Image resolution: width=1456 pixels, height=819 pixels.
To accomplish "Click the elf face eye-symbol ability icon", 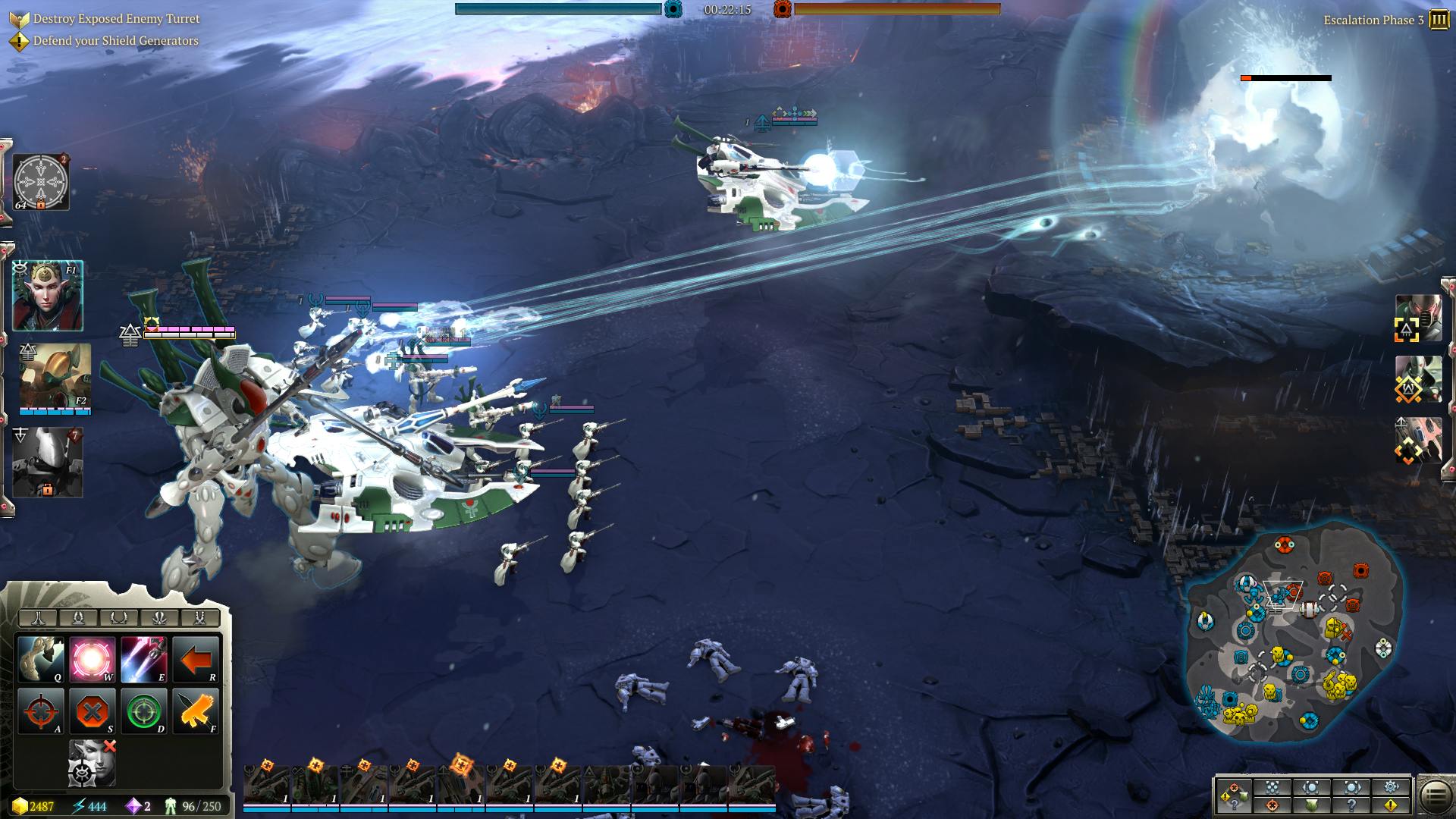I will 93,762.
